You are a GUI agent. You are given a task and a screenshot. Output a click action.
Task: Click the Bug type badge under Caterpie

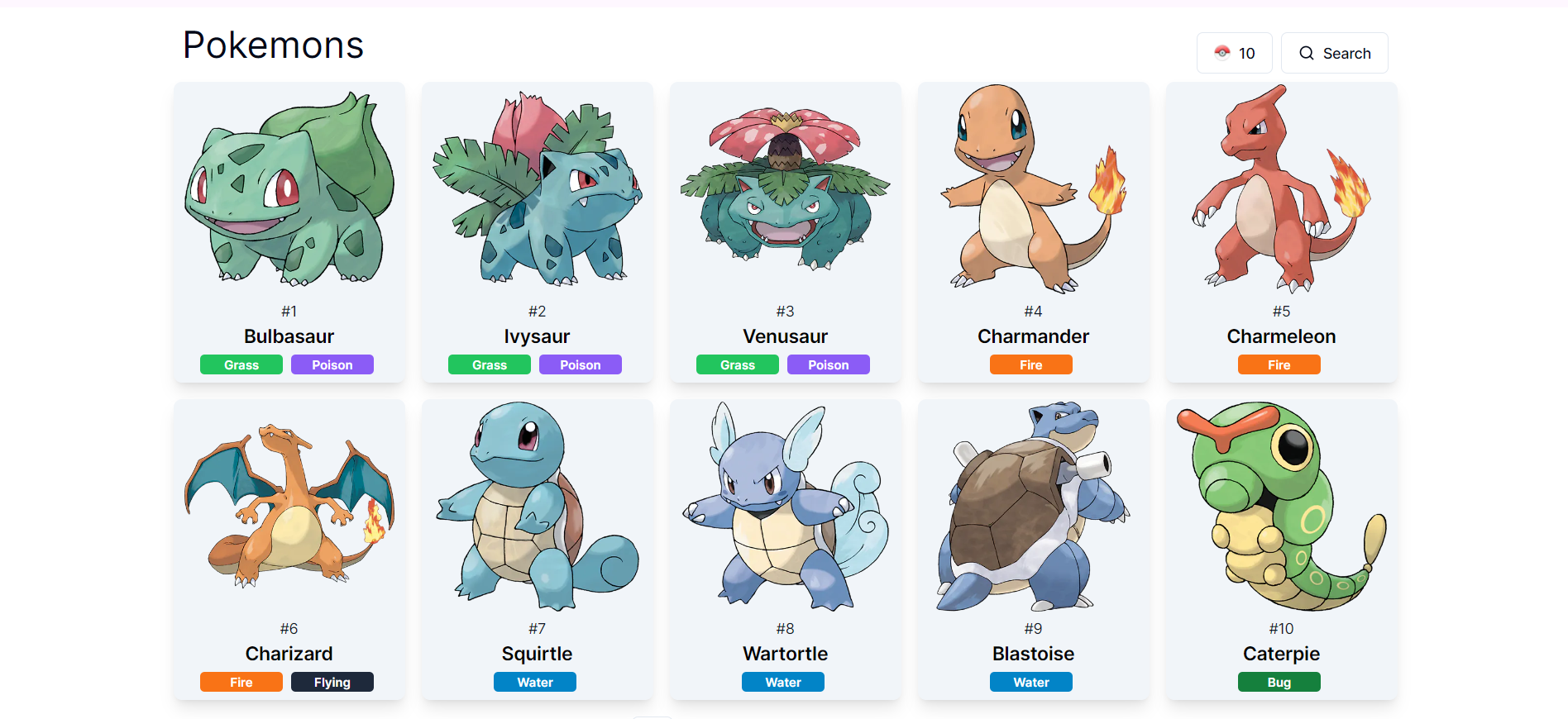tap(1279, 681)
